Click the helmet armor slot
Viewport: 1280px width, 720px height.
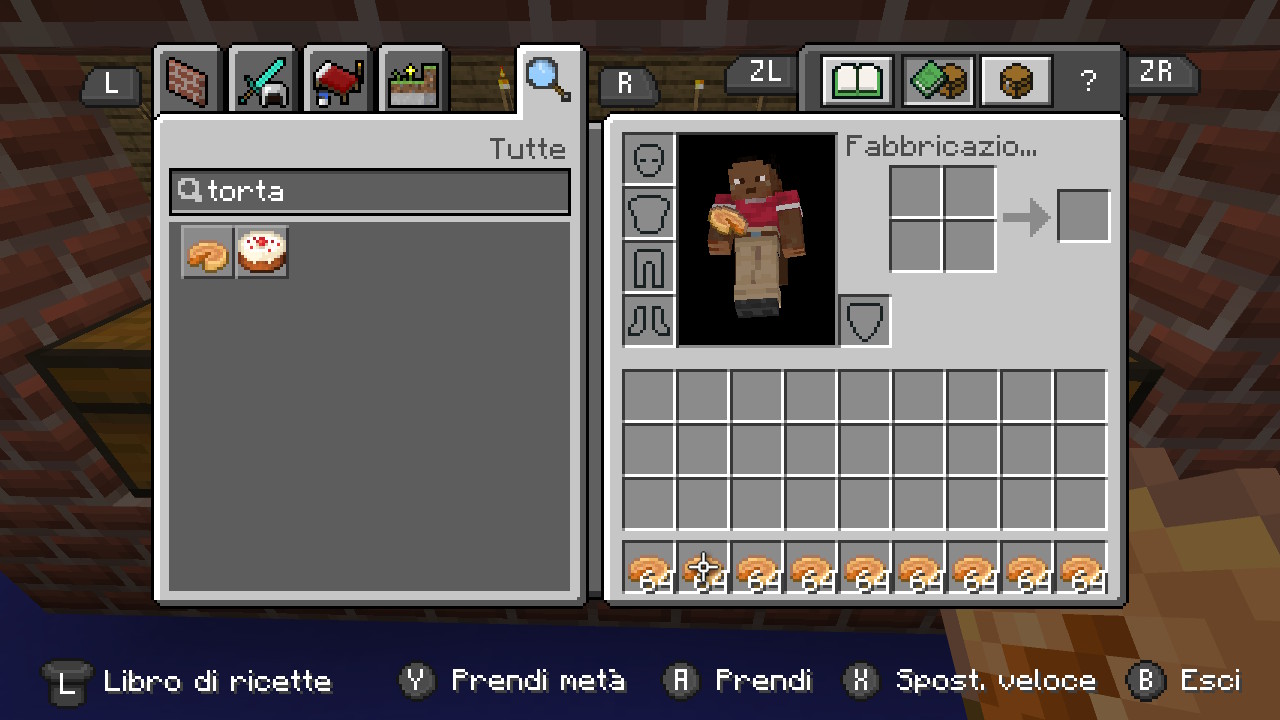[649, 160]
